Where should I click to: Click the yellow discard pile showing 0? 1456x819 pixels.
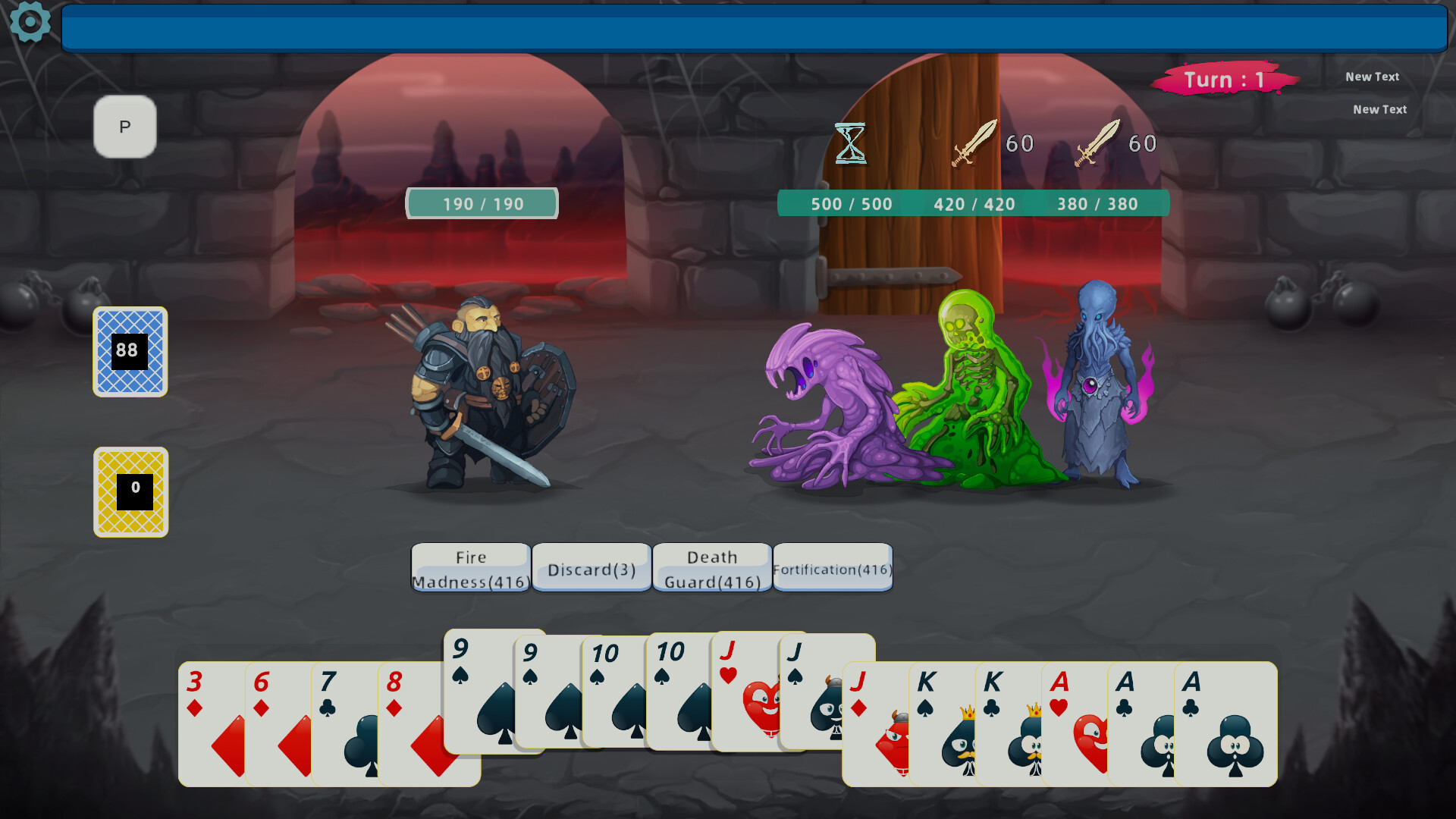pos(130,492)
